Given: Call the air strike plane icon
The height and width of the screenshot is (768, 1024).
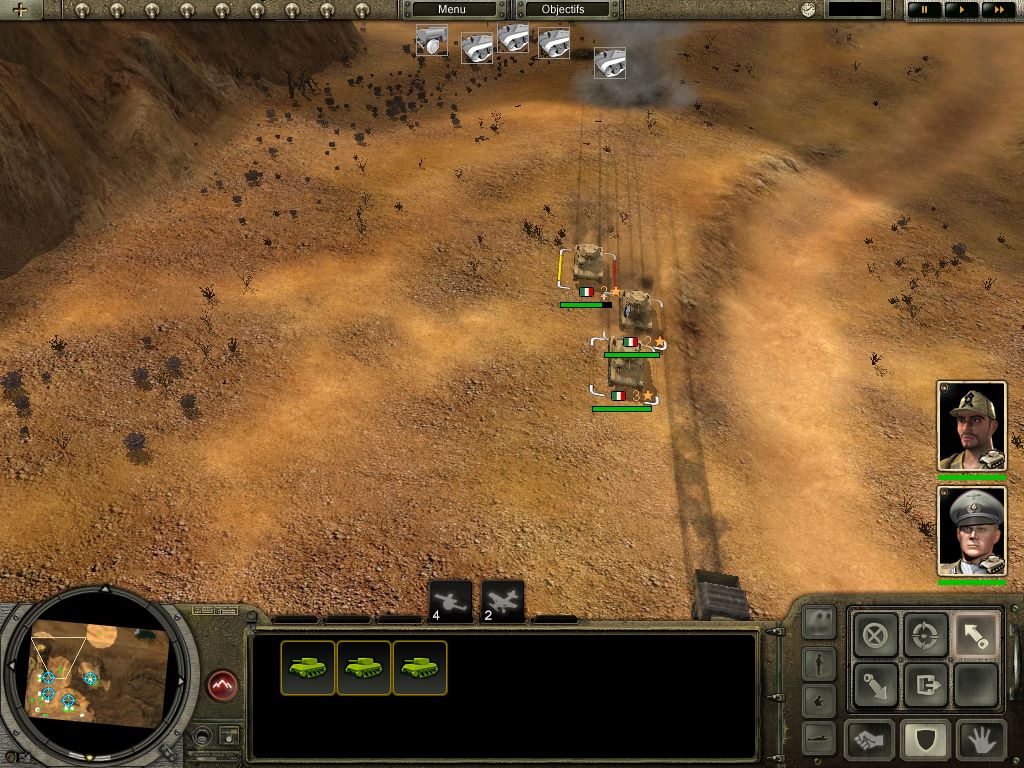Looking at the screenshot, I should (x=503, y=601).
